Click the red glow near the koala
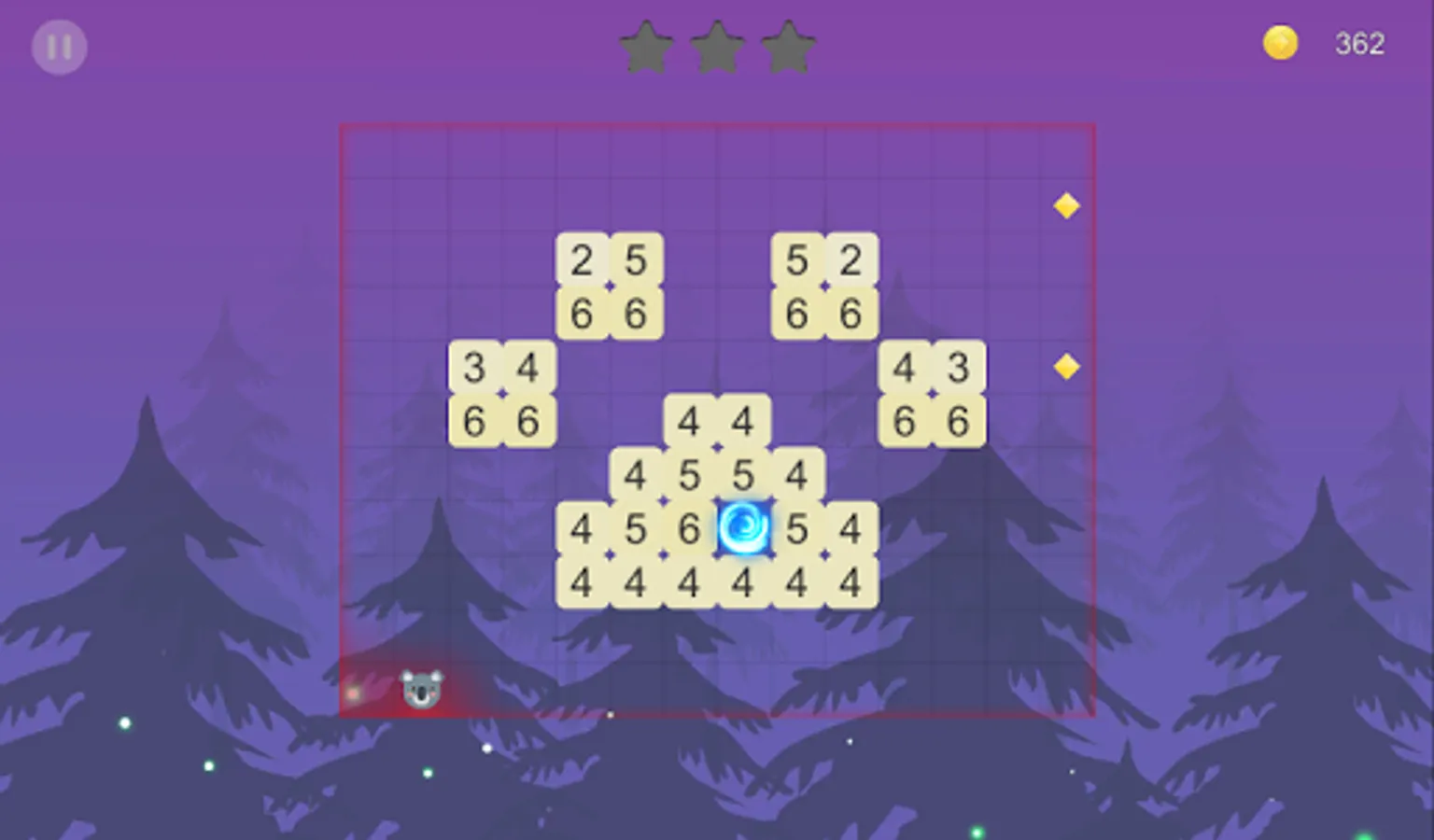Screen dimensions: 1434x840 [x=353, y=693]
